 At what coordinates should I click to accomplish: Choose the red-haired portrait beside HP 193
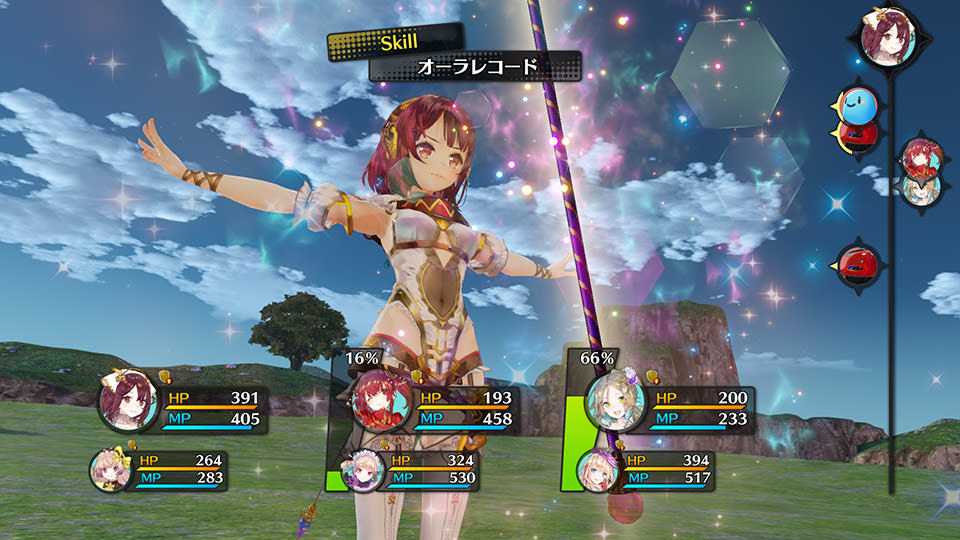coord(383,402)
